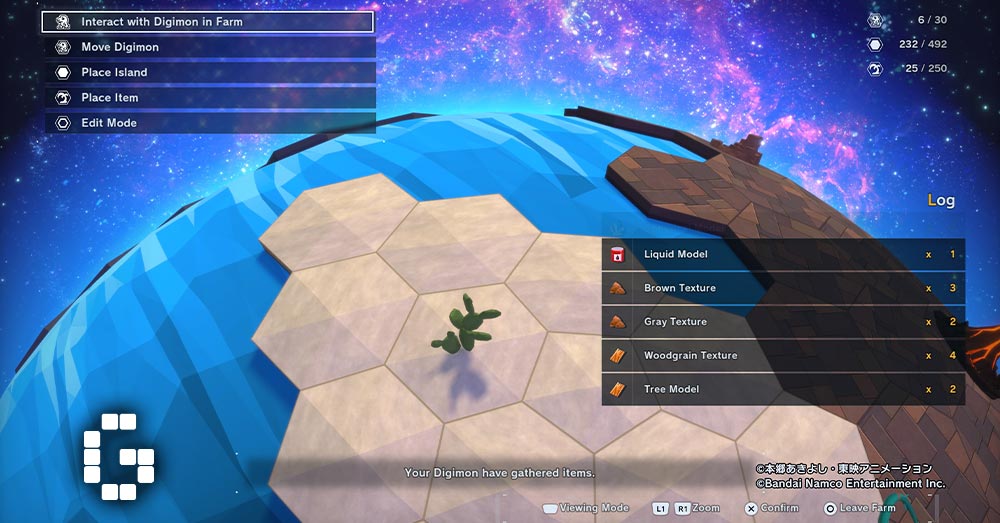Image resolution: width=1000 pixels, height=523 pixels.
Task: Click the Brown Texture log entry
Action: point(782,288)
